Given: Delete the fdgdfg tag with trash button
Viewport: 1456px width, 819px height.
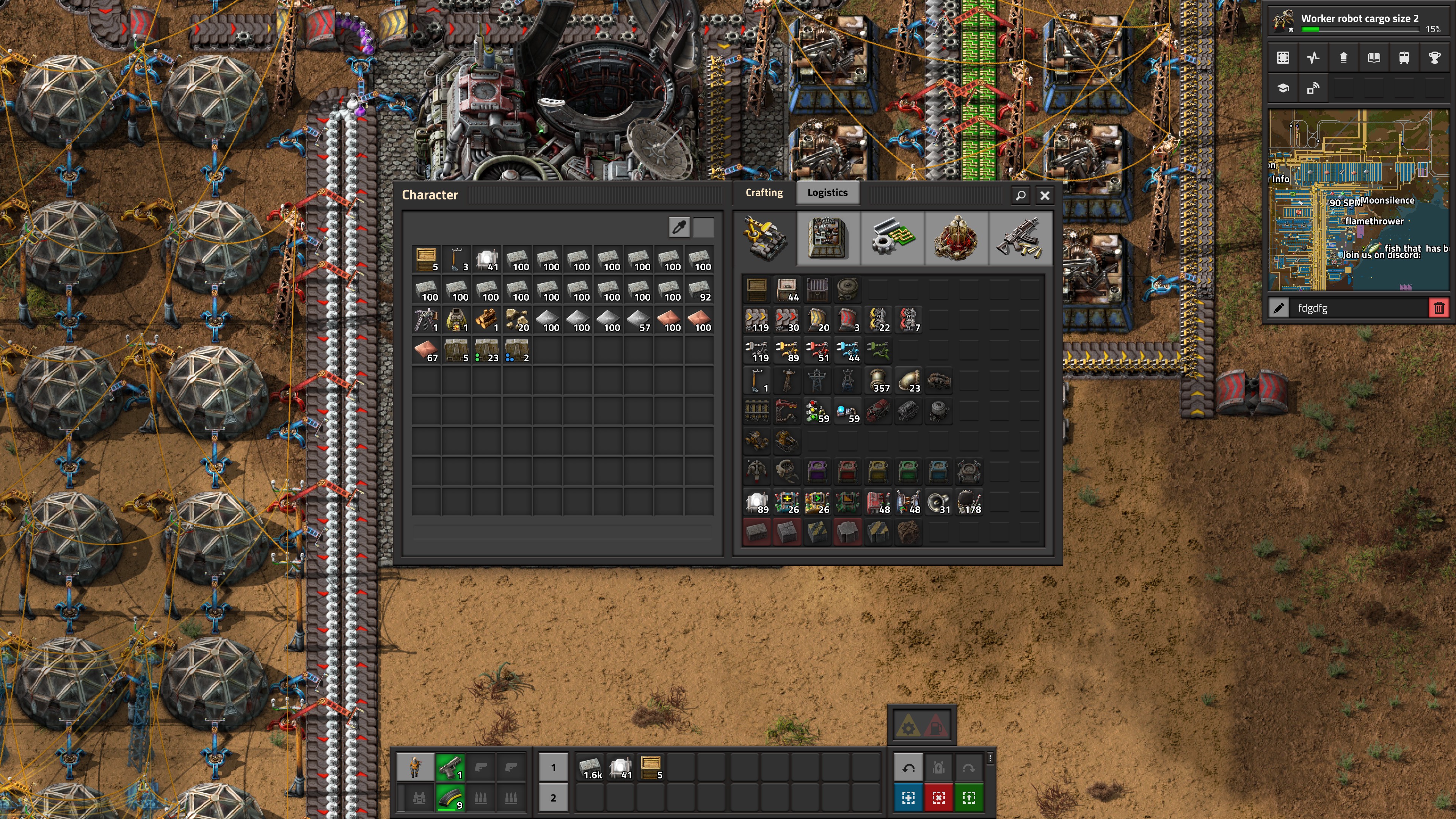Looking at the screenshot, I should click(1439, 308).
